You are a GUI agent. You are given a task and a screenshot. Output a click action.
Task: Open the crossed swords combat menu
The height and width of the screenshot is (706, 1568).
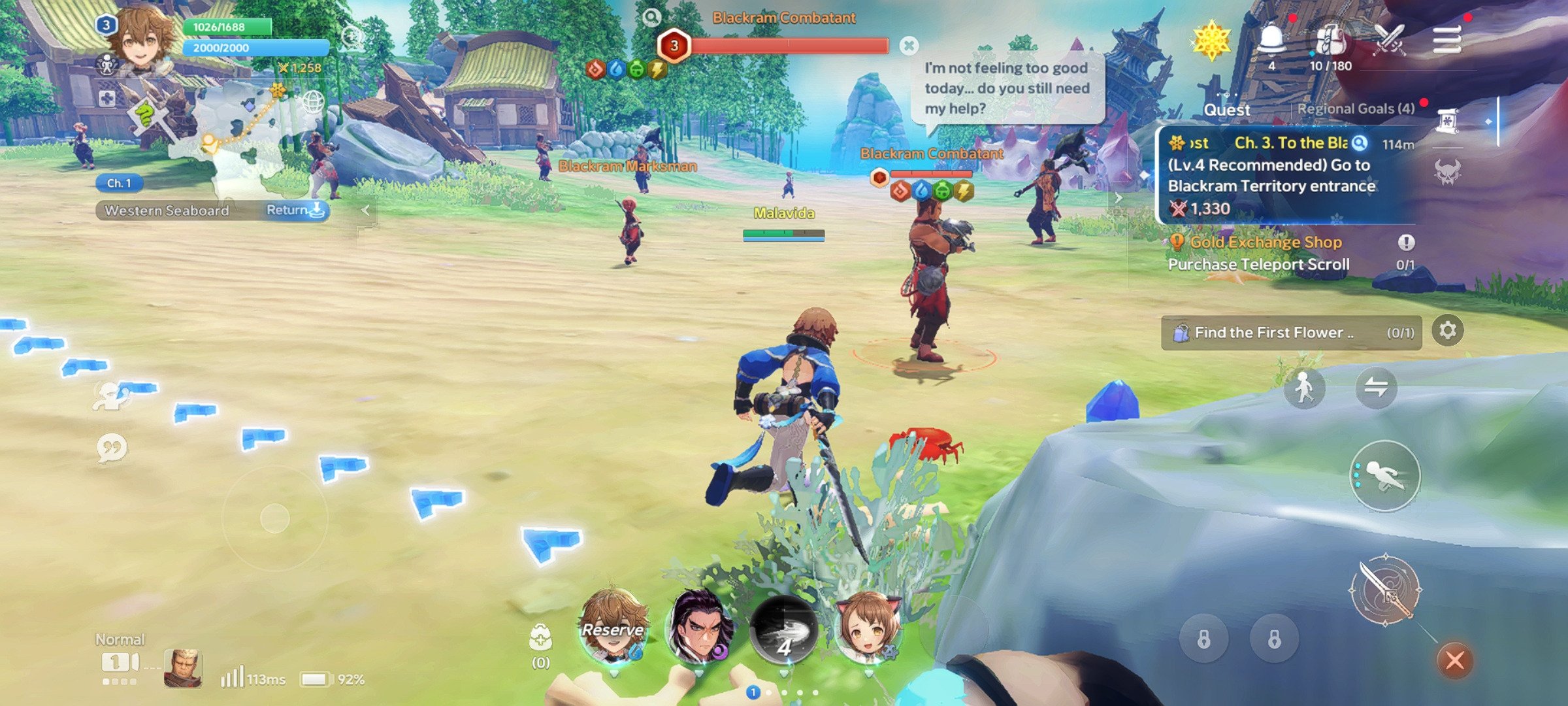tap(1389, 39)
